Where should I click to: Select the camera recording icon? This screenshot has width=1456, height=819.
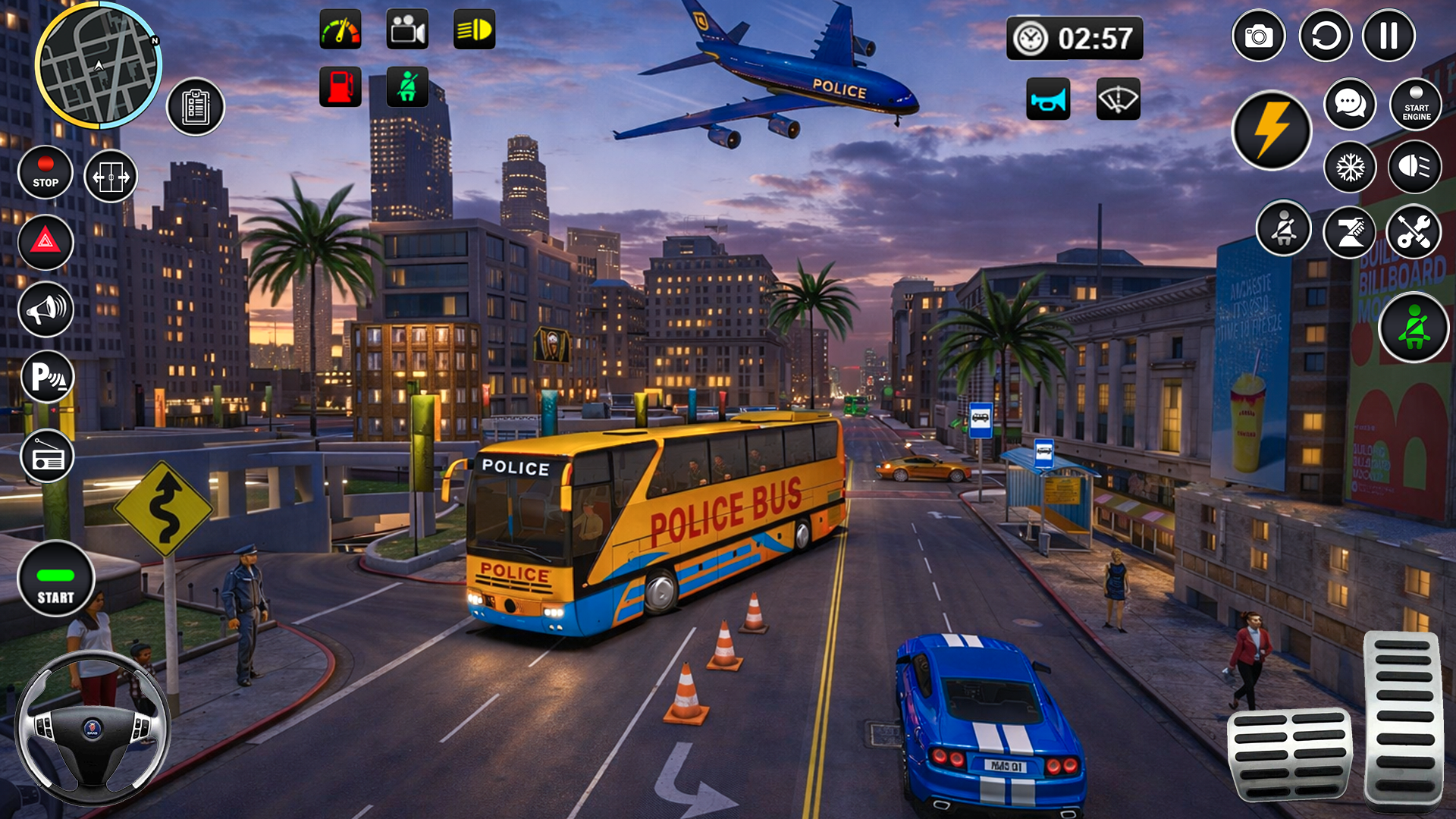[407, 30]
